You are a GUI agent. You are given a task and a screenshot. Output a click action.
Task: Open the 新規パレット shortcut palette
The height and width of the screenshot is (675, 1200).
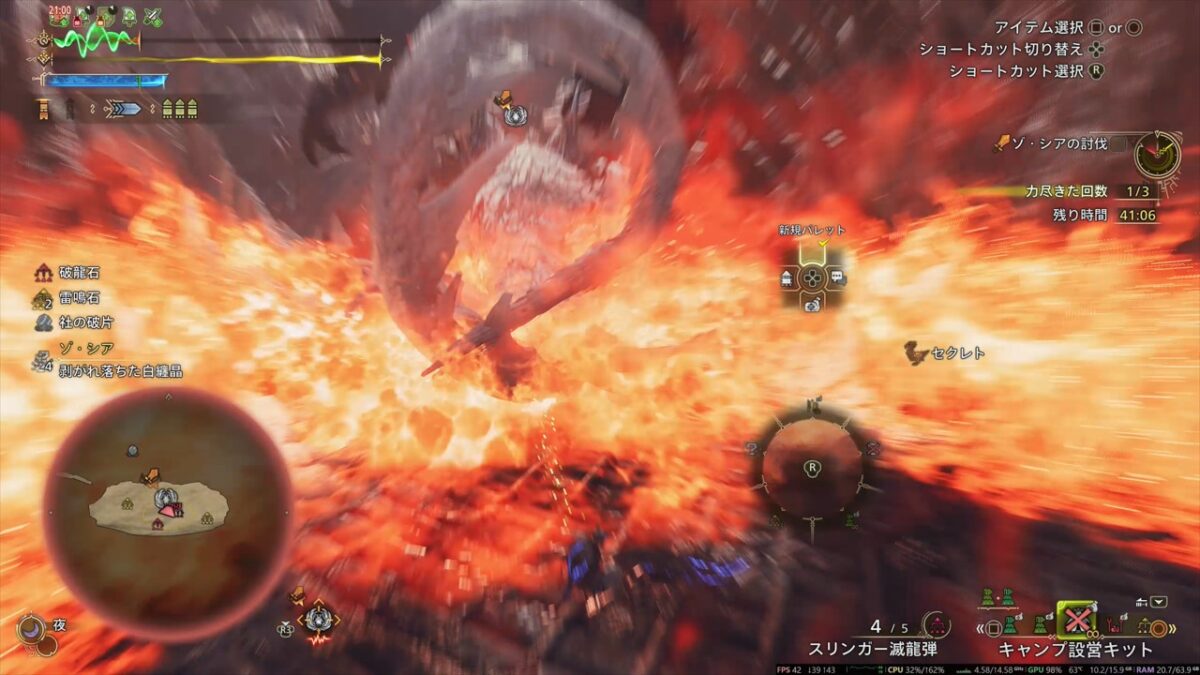(x=812, y=276)
